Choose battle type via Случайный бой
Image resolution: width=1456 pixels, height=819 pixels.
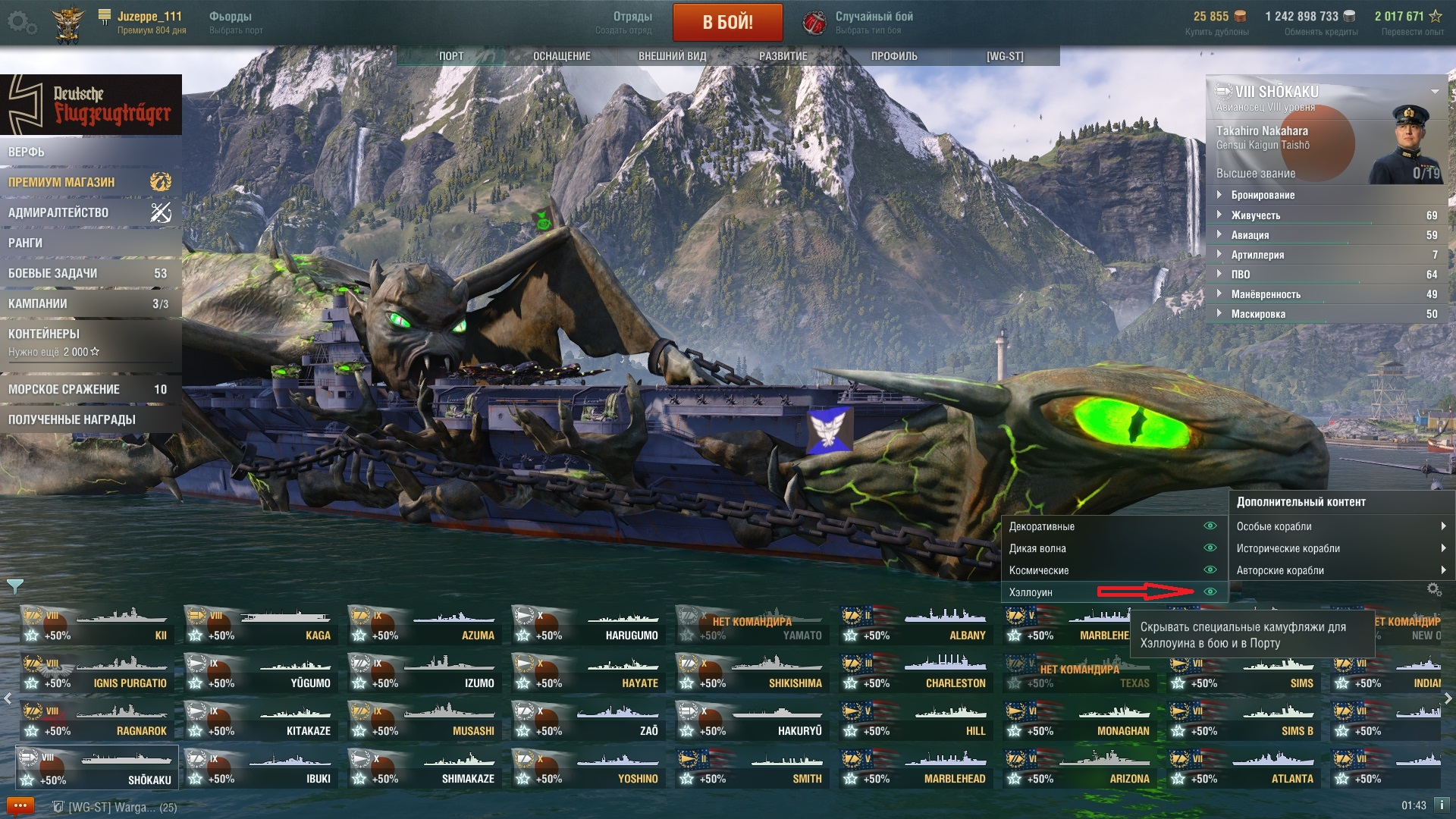[x=872, y=22]
